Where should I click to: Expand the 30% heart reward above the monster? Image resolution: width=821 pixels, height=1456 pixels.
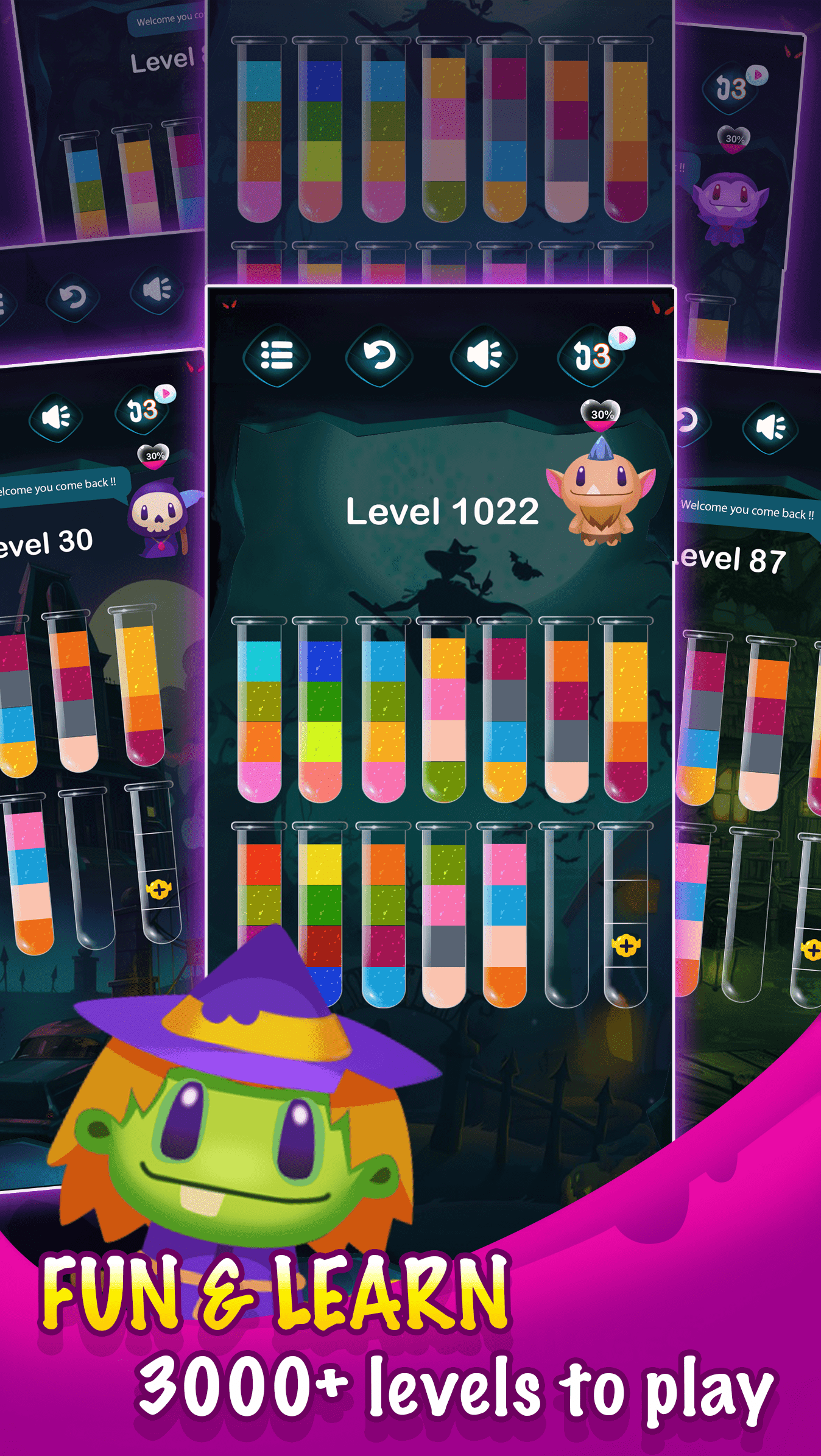(x=601, y=417)
